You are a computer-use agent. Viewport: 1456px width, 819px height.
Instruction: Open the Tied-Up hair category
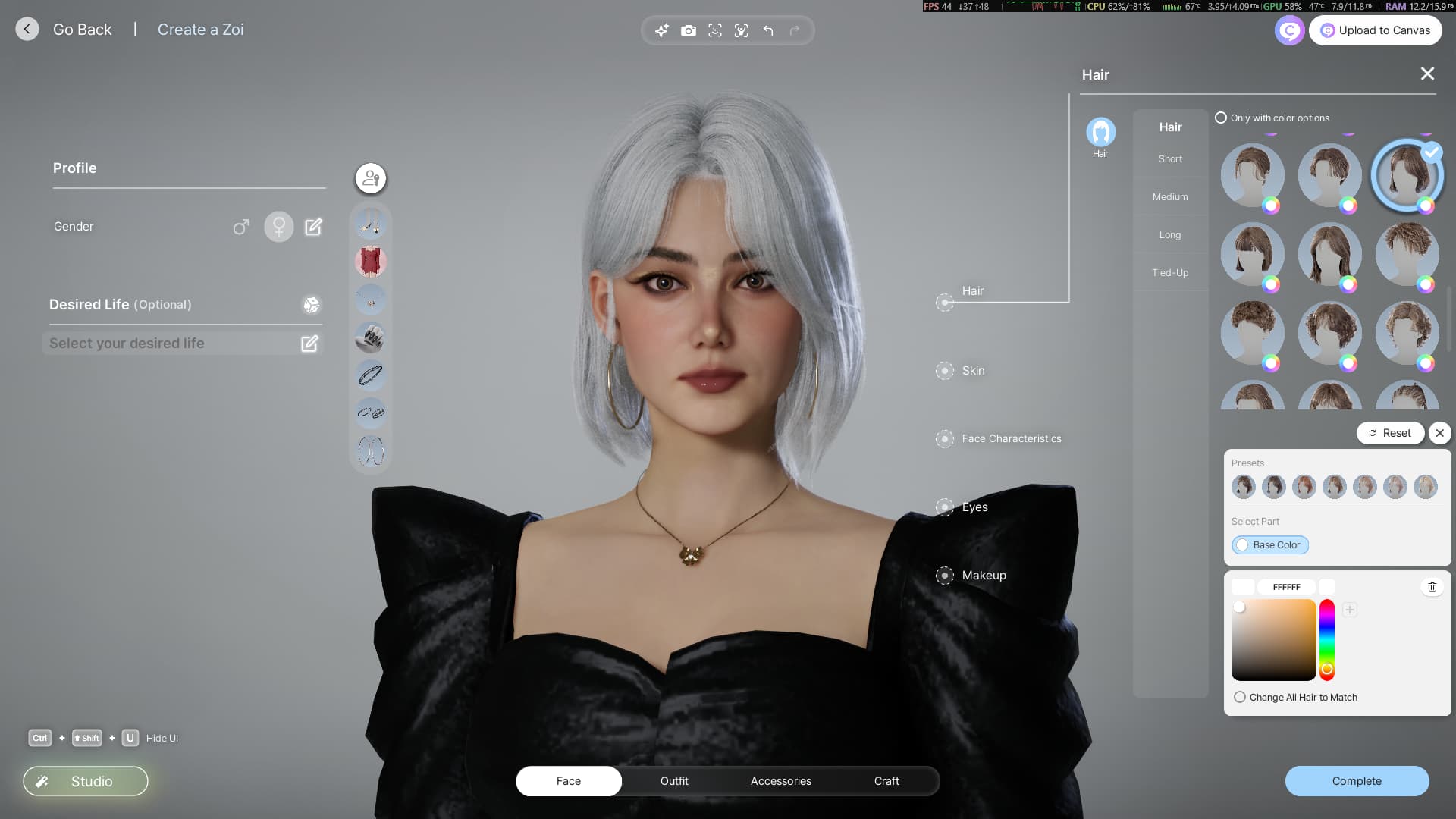(x=1170, y=273)
